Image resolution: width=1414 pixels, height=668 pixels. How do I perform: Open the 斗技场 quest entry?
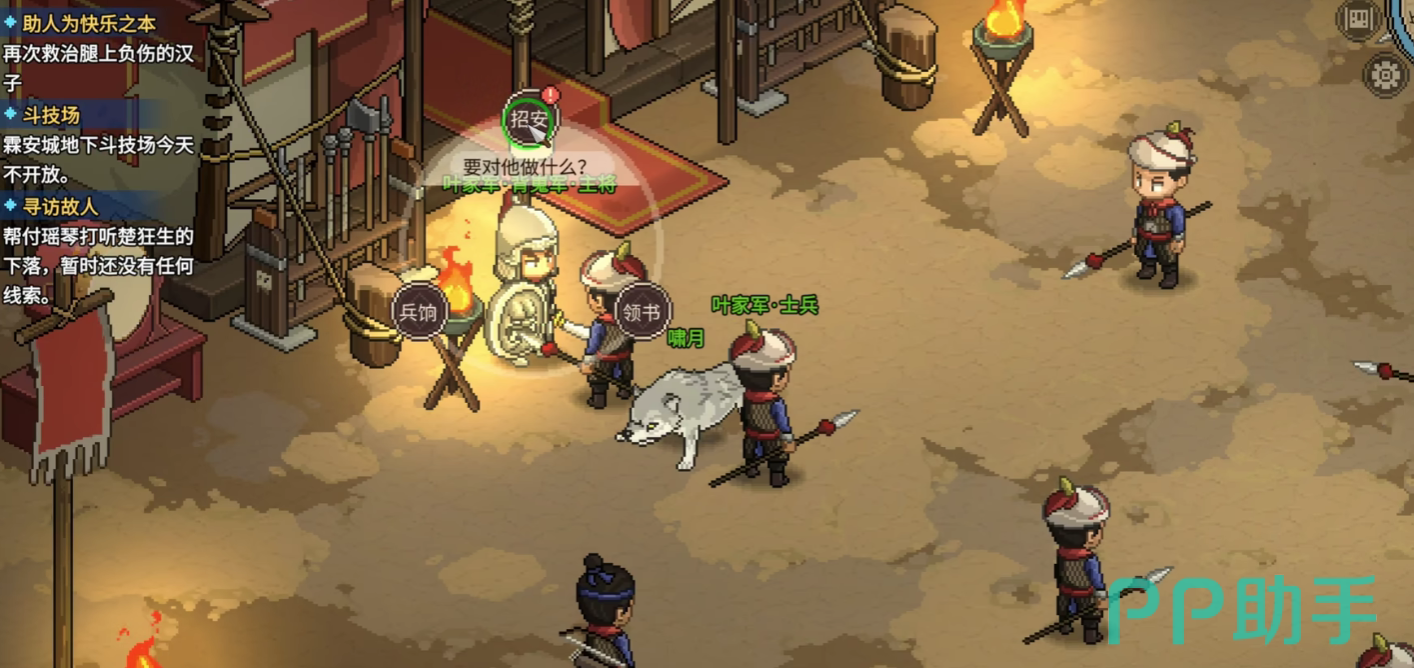click(x=50, y=115)
